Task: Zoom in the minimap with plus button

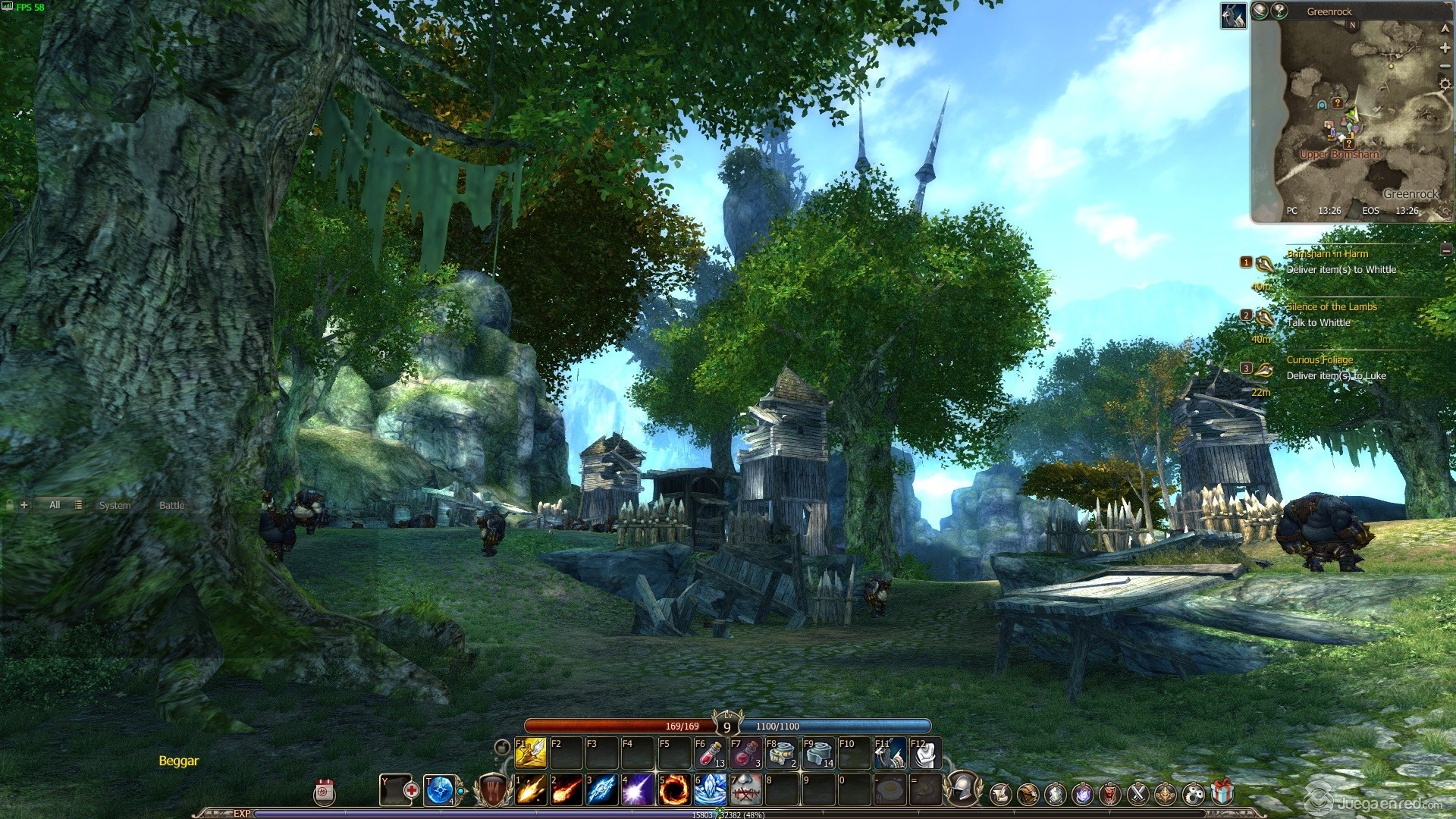Action: pos(1445,48)
